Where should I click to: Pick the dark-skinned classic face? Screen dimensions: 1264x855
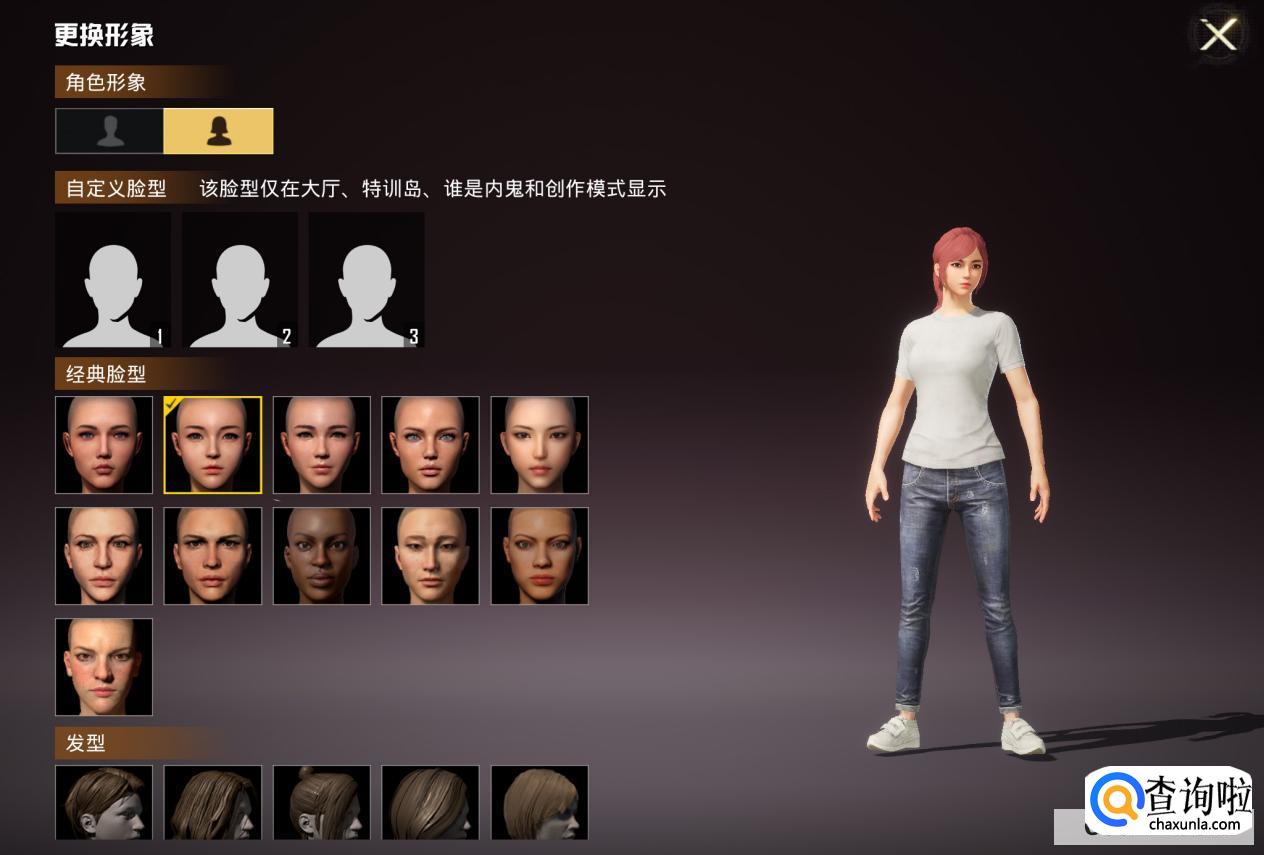coord(322,556)
